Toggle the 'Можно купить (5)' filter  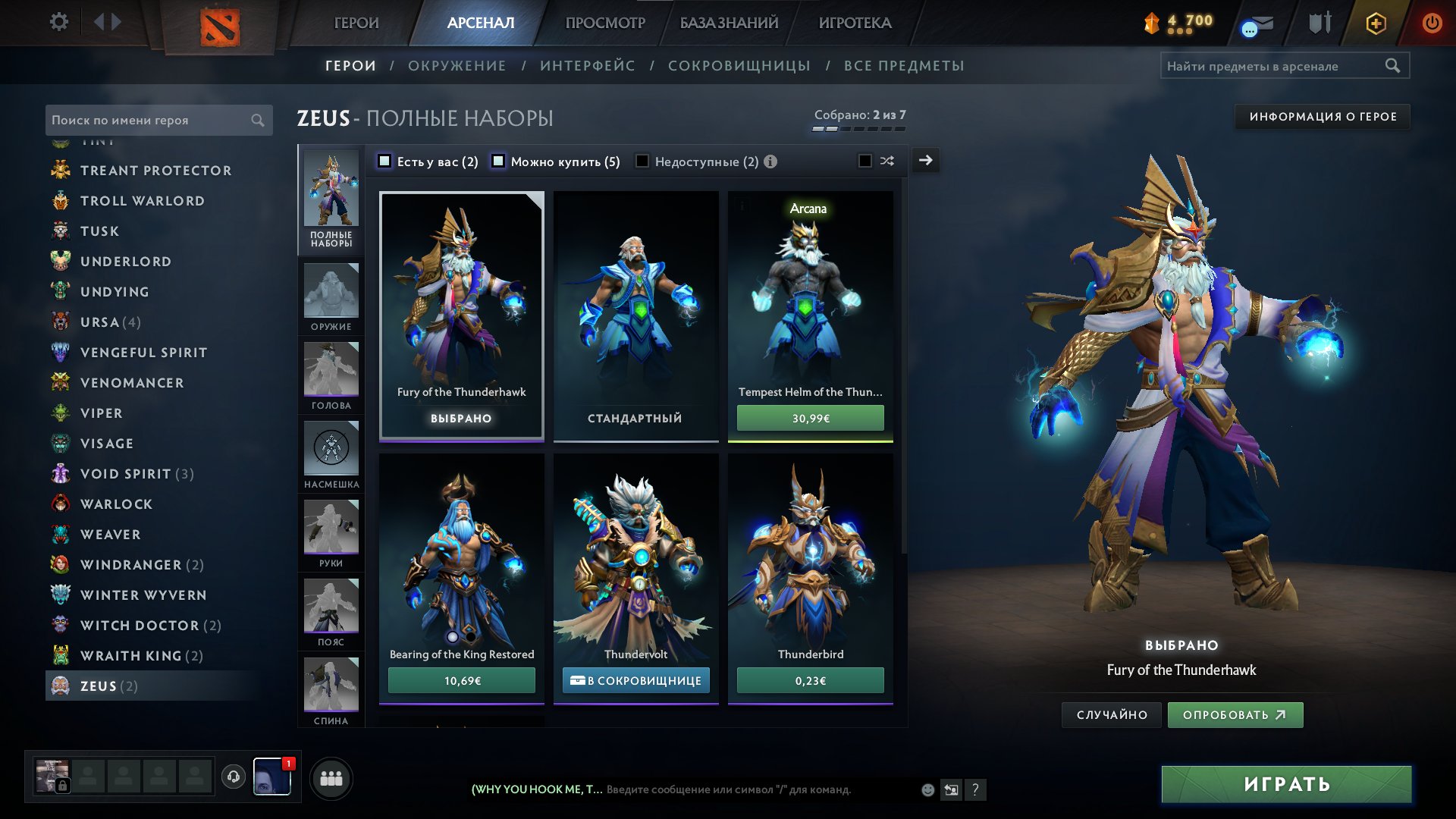click(498, 161)
